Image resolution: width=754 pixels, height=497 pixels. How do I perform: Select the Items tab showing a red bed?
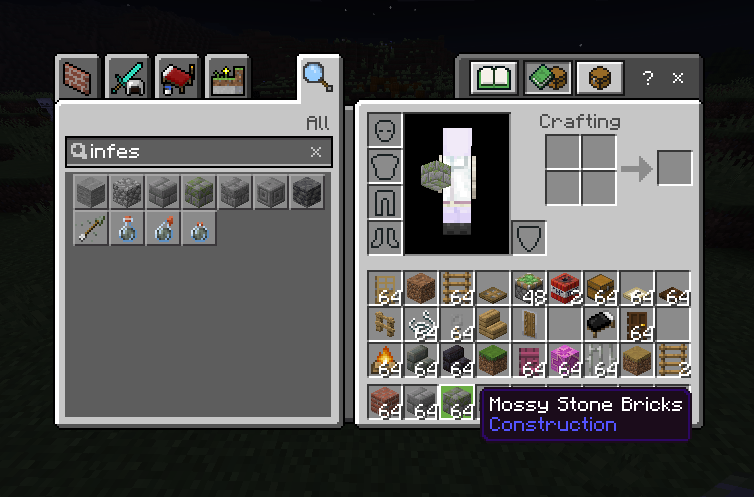coord(178,76)
